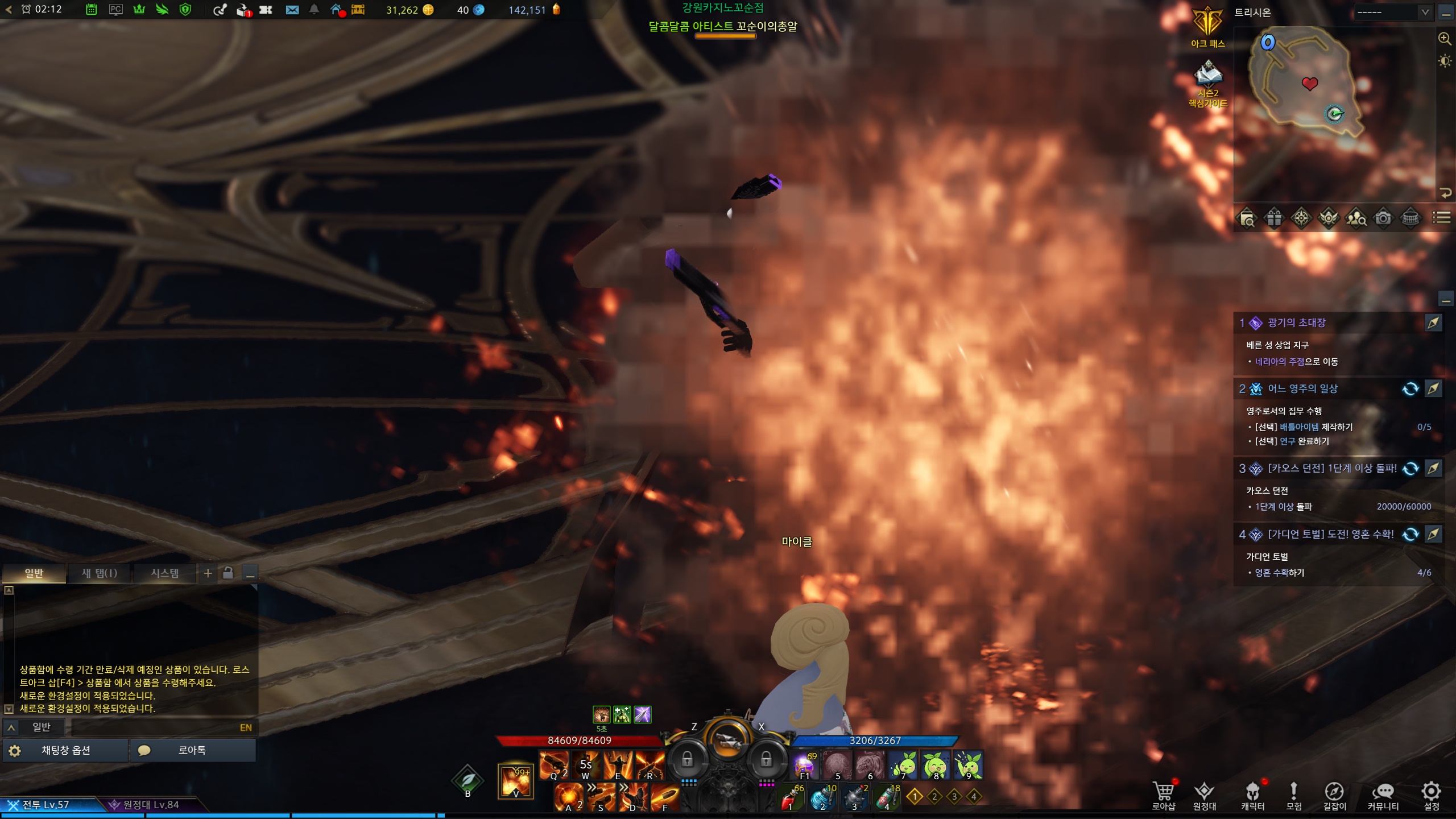Open the 커뮤니티 community menu
The image size is (1456, 819).
tap(1383, 795)
